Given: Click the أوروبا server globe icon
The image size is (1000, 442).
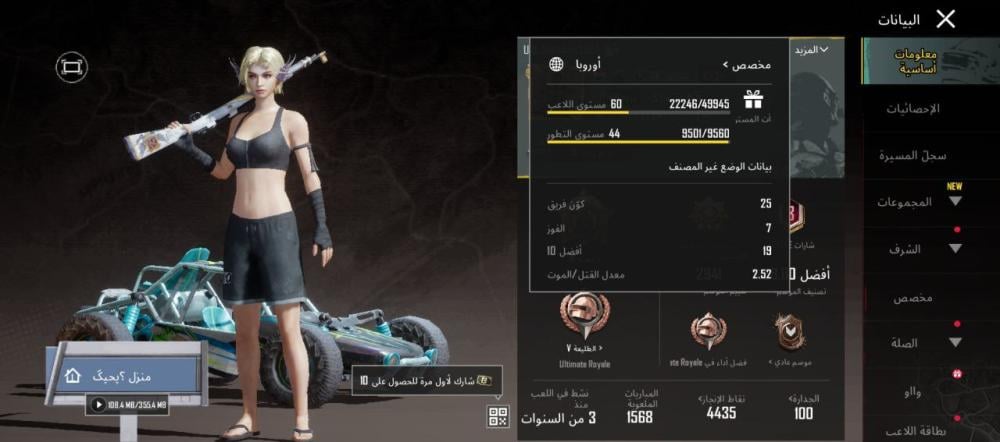Looking at the screenshot, I should pyautogui.click(x=556, y=65).
